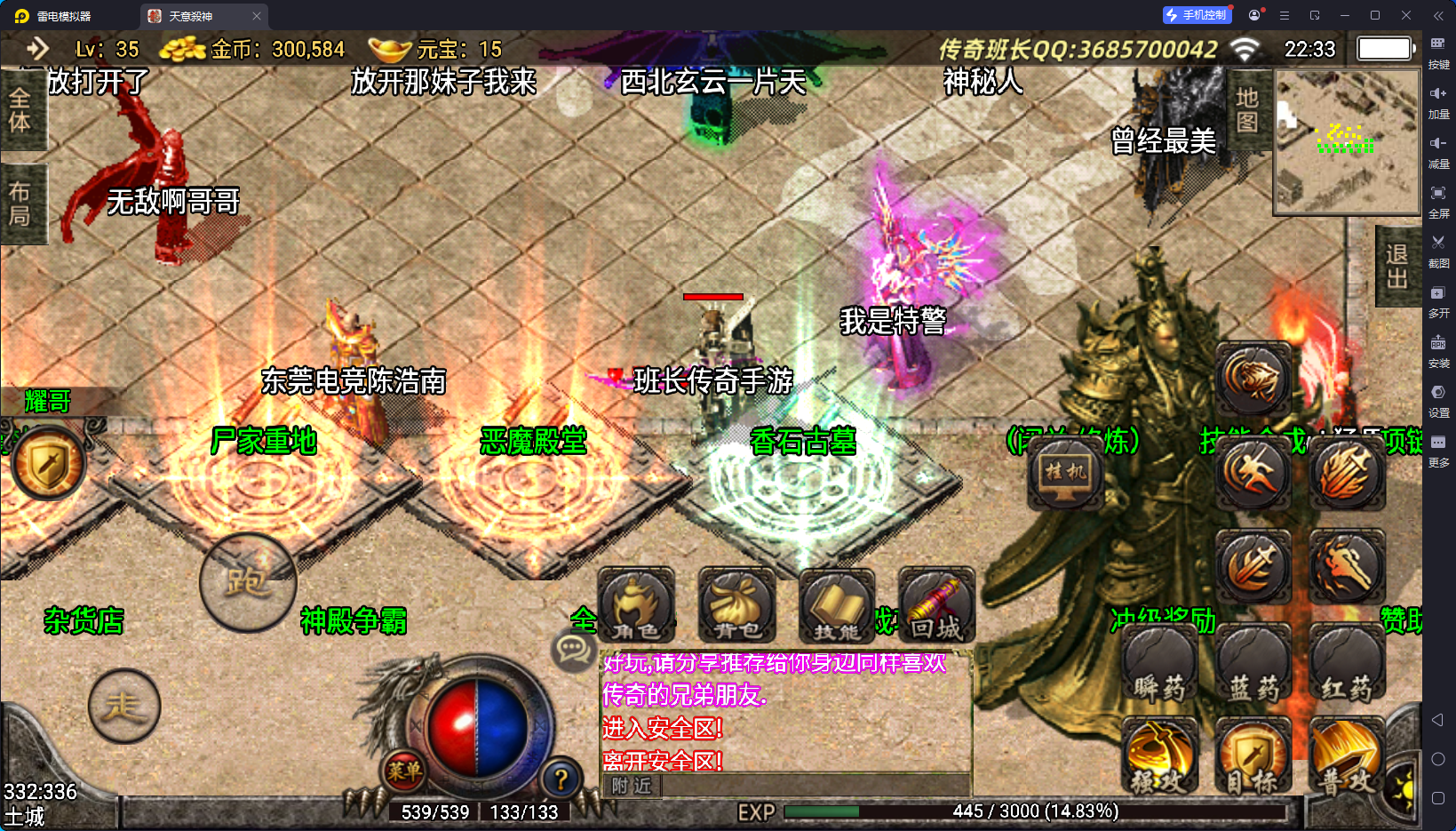Use the 瞬药 instant potion
This screenshot has width=1456, height=831.
[x=1159, y=664]
